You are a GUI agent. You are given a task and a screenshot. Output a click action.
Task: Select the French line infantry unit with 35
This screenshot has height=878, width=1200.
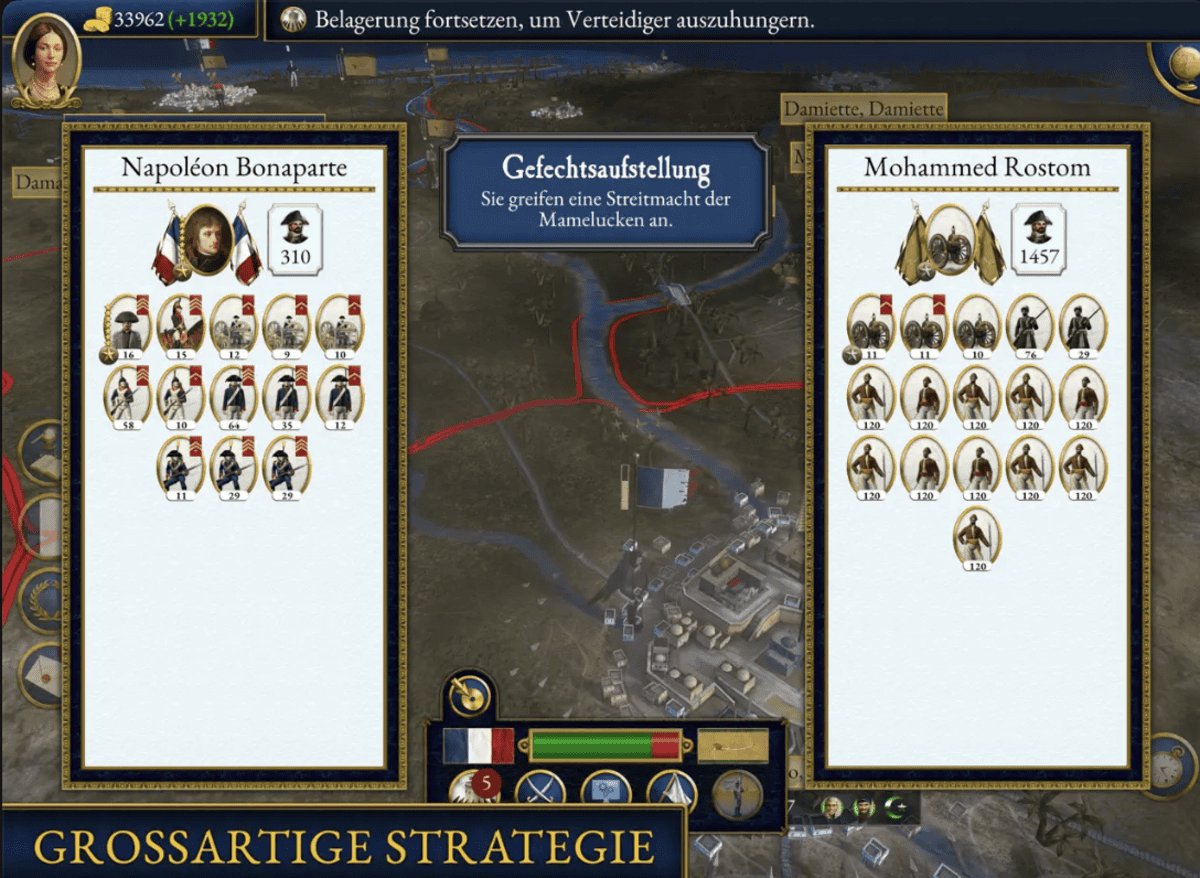287,396
